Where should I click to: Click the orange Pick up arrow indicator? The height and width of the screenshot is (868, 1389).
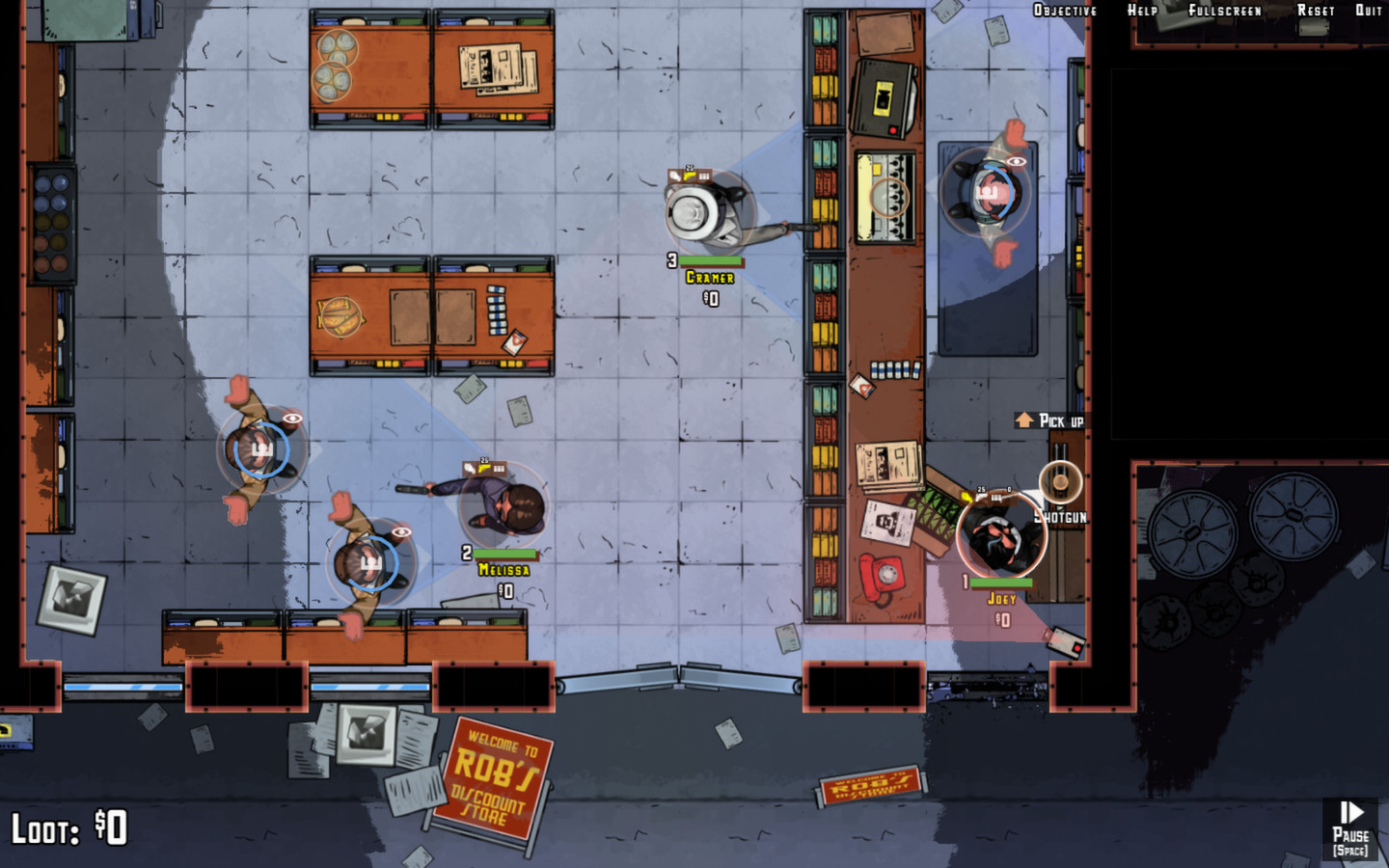click(x=1022, y=420)
